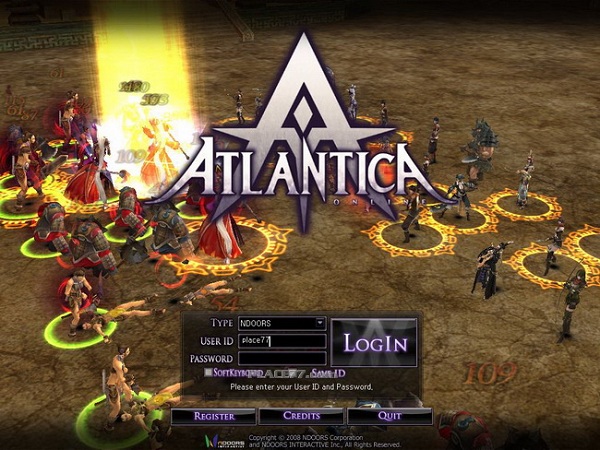Image resolution: width=600 pixels, height=450 pixels.
Task: Focus the User ID text field
Action: tap(282, 341)
